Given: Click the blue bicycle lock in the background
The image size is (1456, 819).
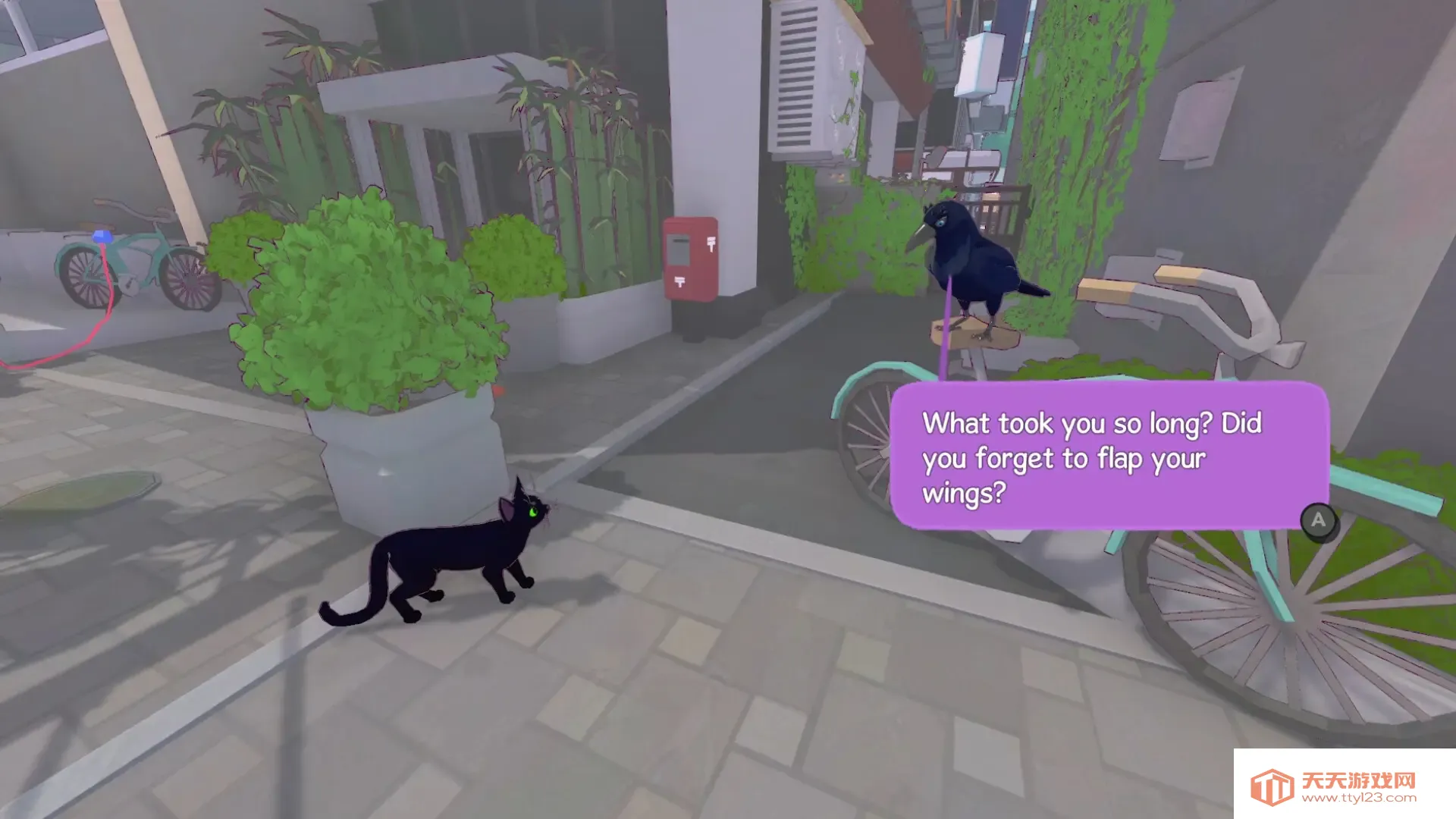Looking at the screenshot, I should pyautogui.click(x=104, y=235).
